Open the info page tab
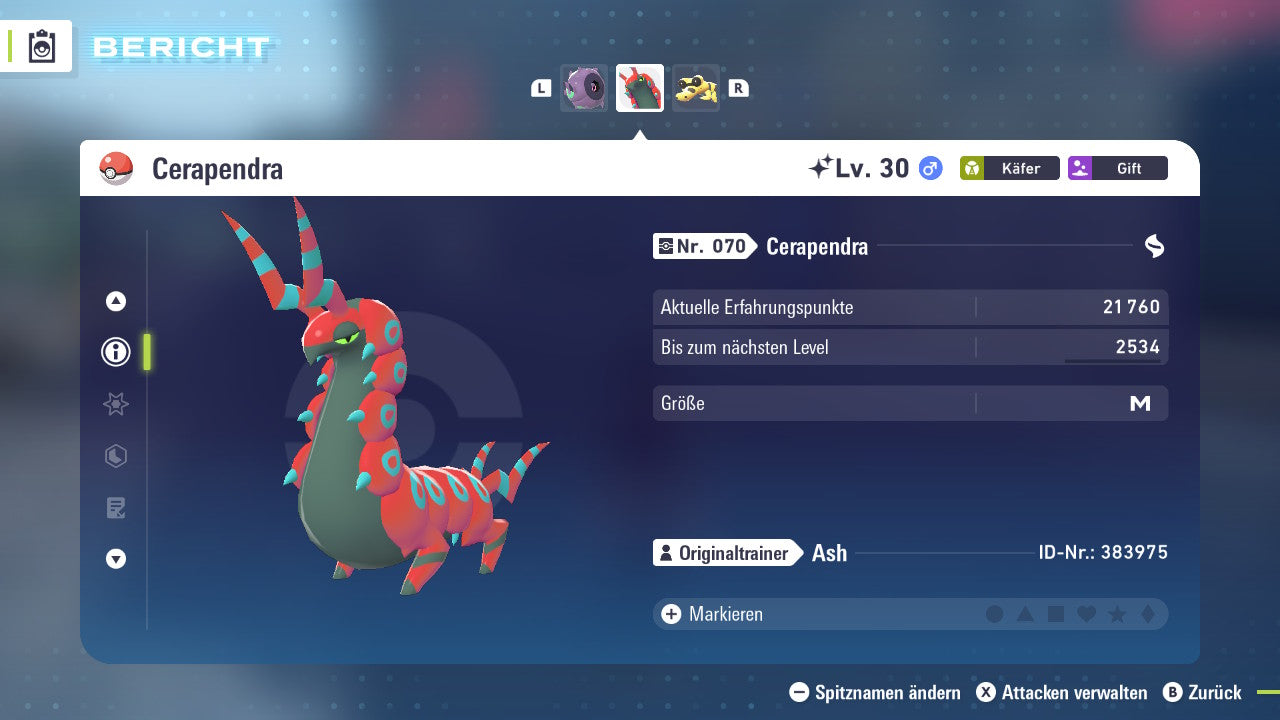Image resolution: width=1280 pixels, height=720 pixels. coord(116,352)
